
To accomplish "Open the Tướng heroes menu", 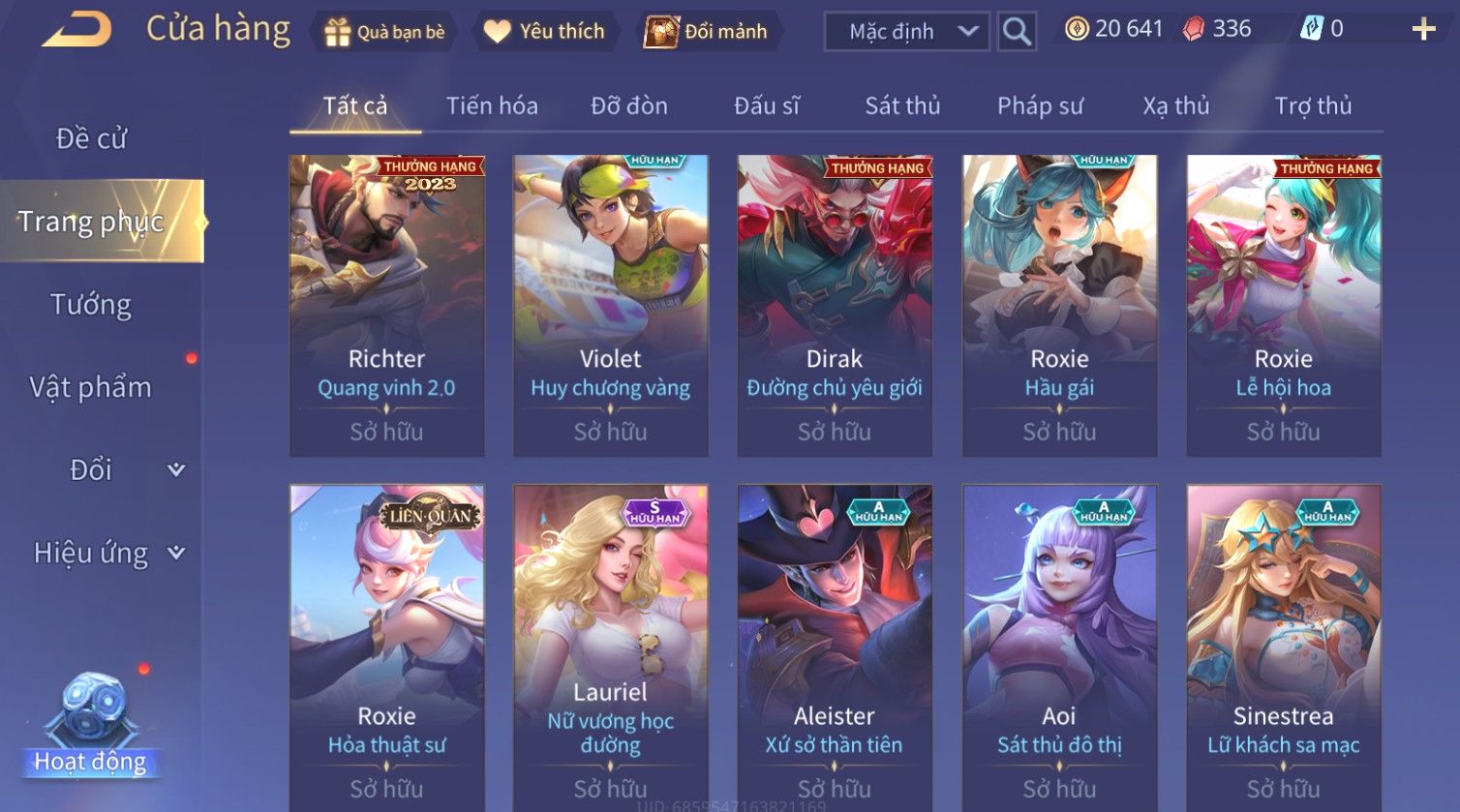I will click(x=91, y=305).
